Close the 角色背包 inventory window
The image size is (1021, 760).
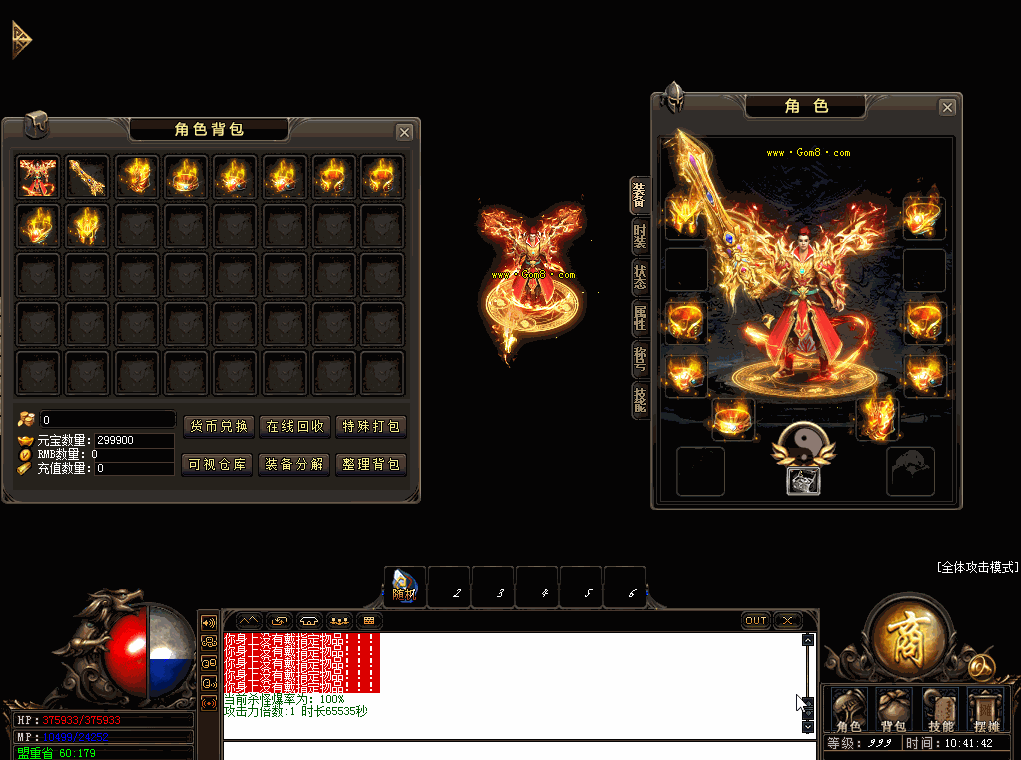(x=404, y=132)
